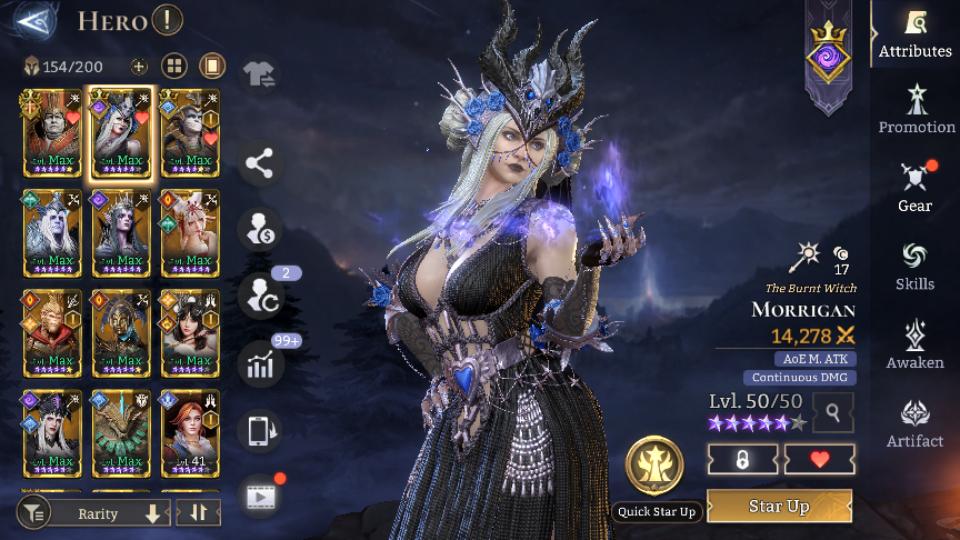Play the hero video clip icon

[260, 496]
